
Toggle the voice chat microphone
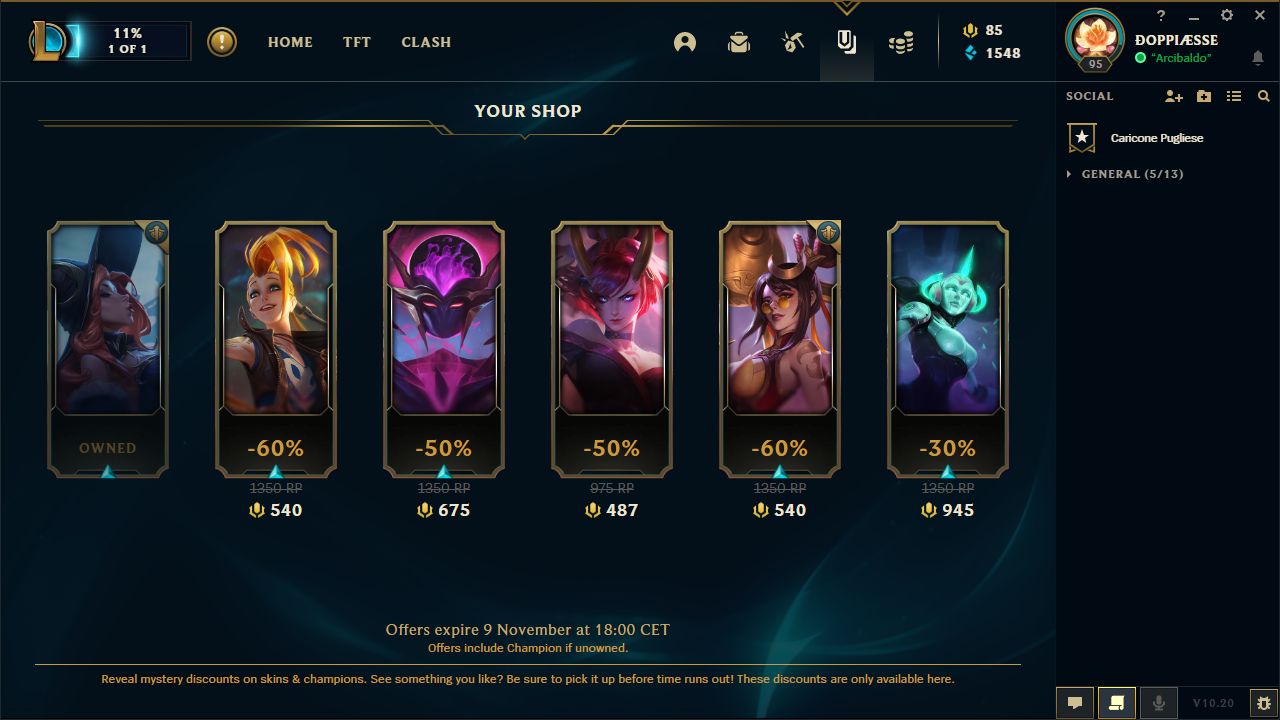(x=1159, y=702)
